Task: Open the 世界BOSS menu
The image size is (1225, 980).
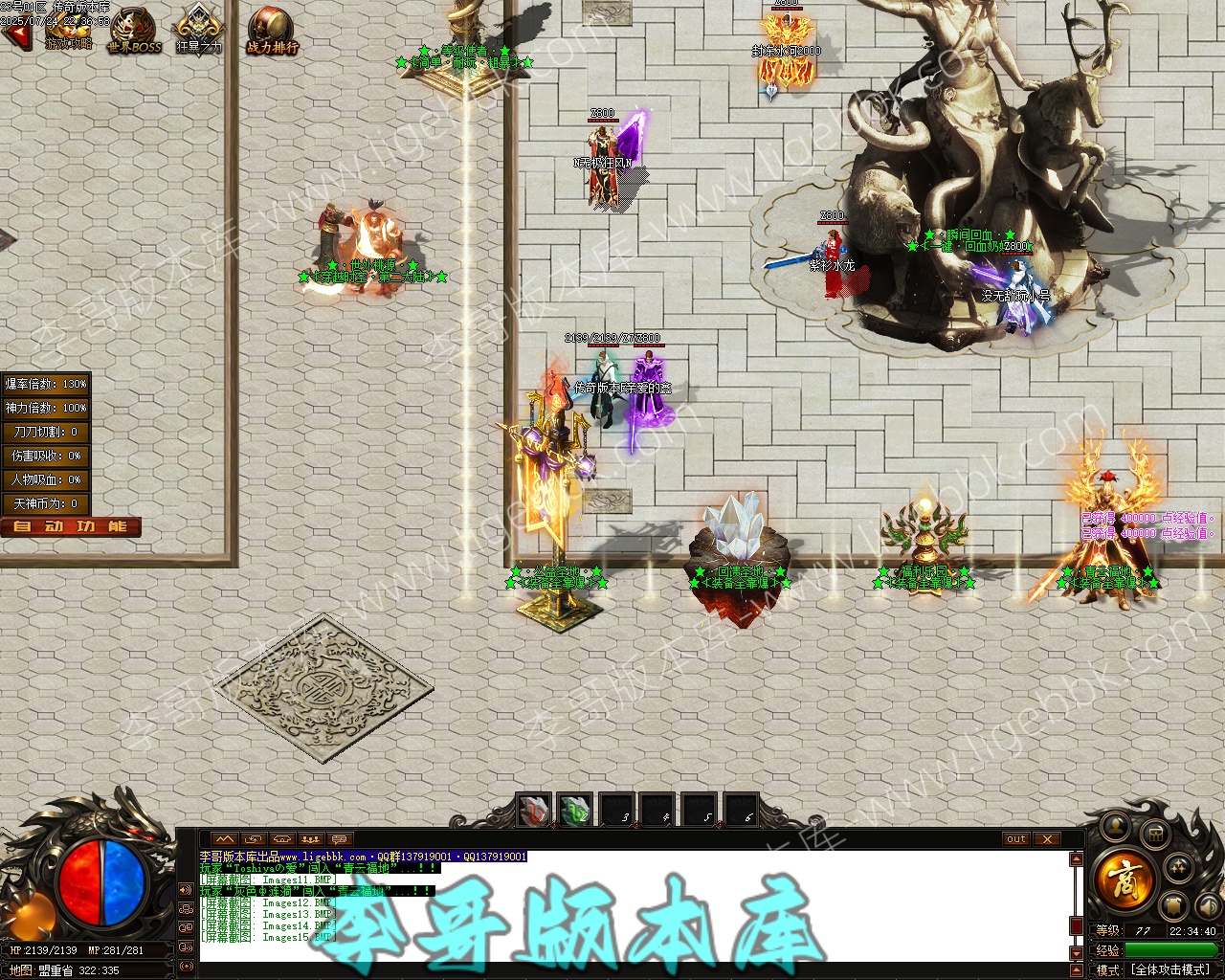Action: point(133,31)
